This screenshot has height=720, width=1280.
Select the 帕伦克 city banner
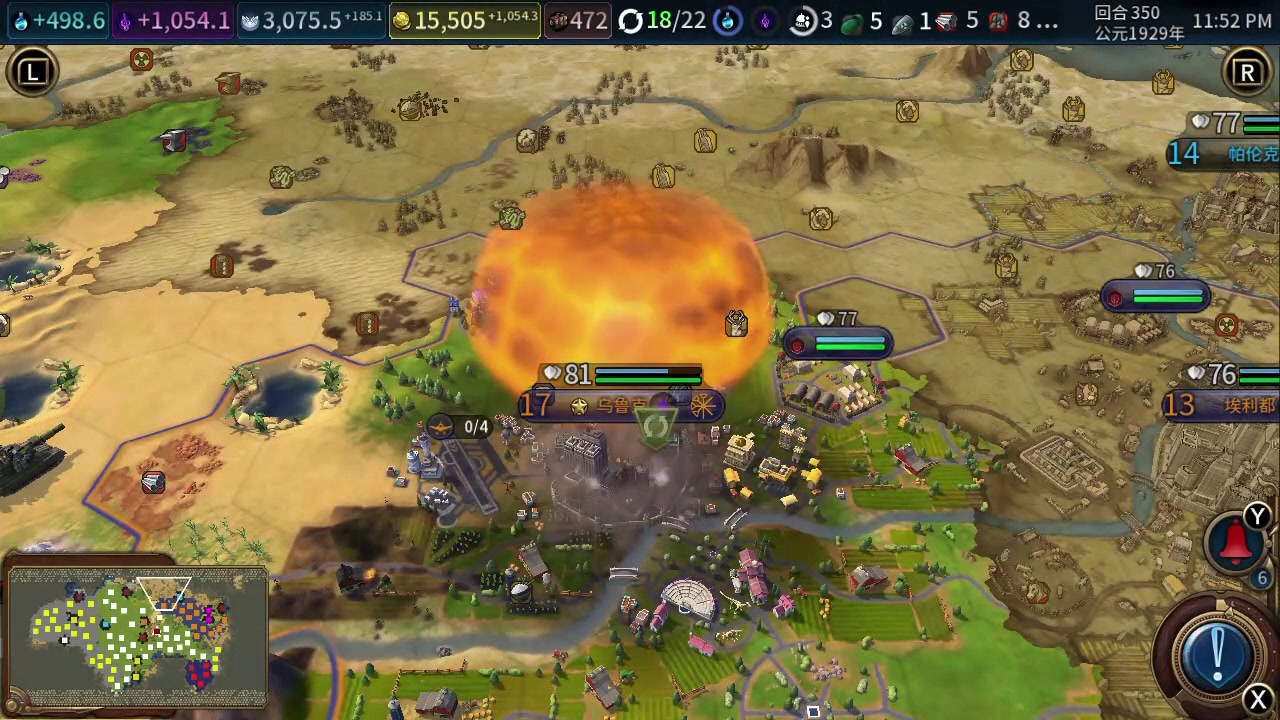click(1228, 153)
